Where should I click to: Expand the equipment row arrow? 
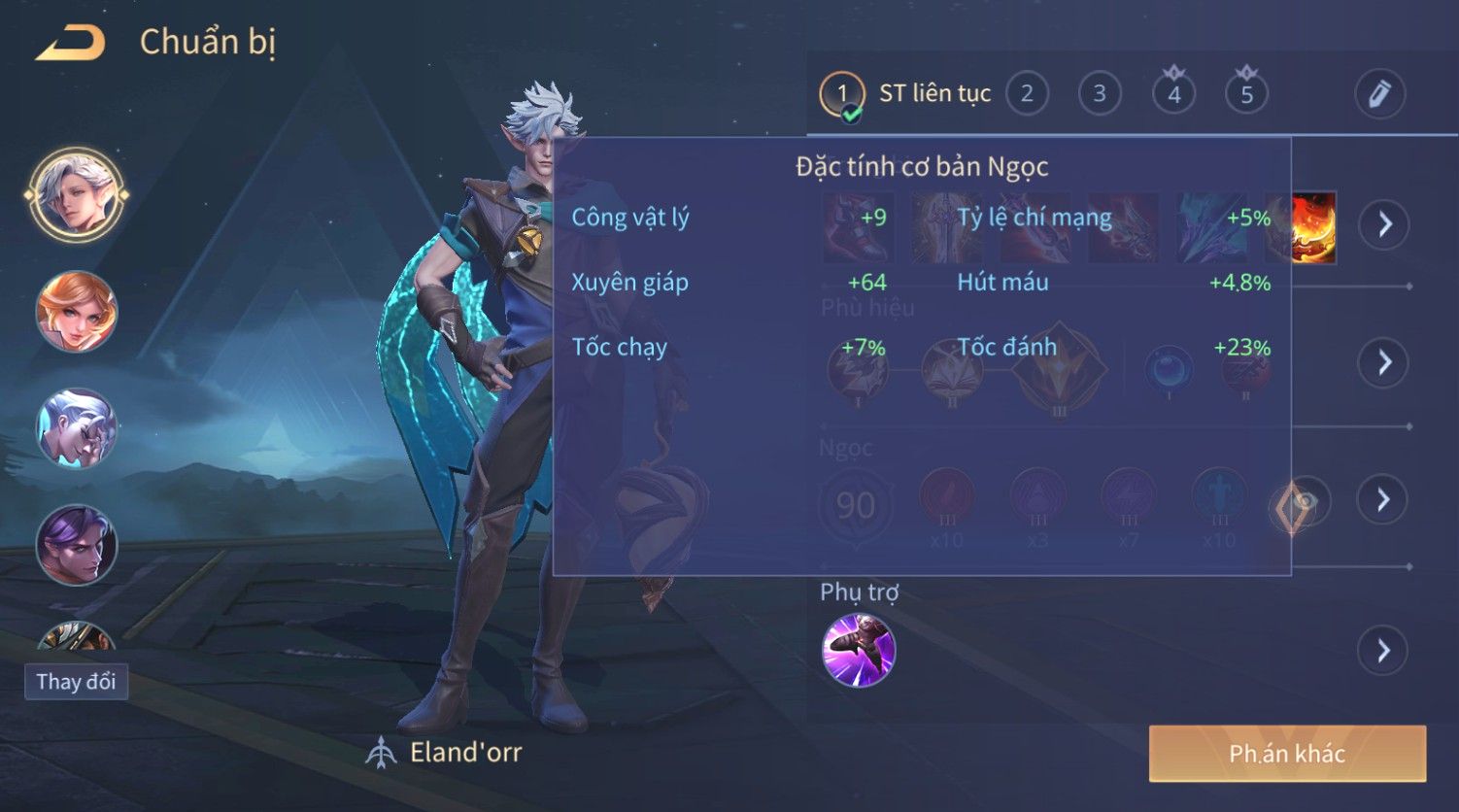pyautogui.click(x=1384, y=224)
